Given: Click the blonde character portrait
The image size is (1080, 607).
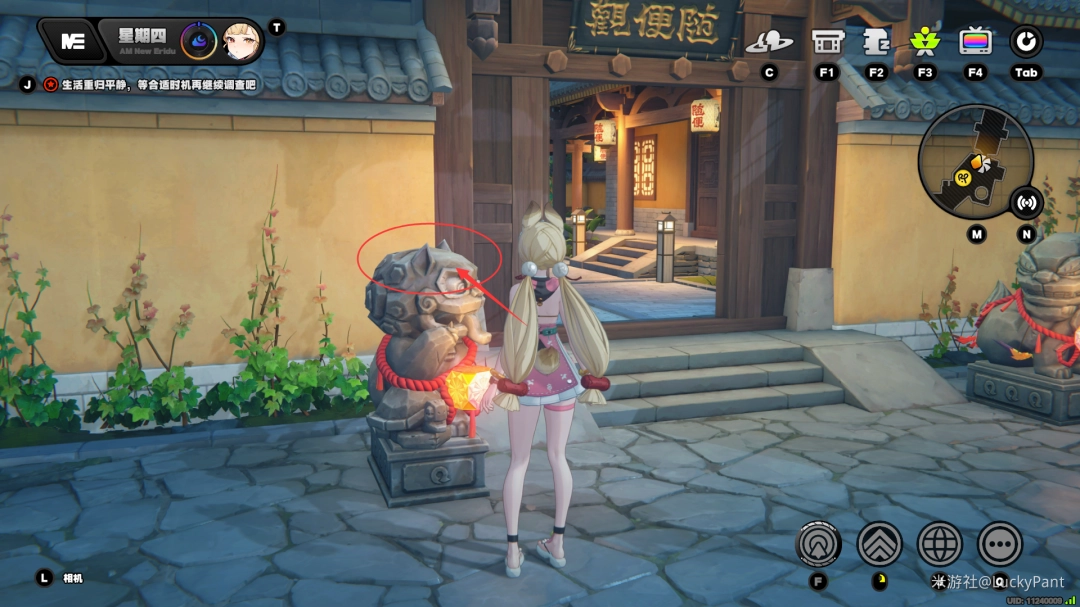Looking at the screenshot, I should click(241, 41).
